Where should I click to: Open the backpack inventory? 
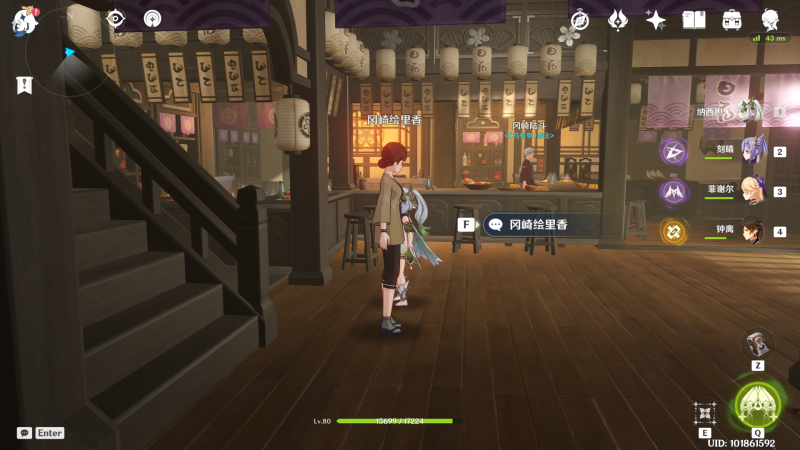pyautogui.click(x=732, y=20)
